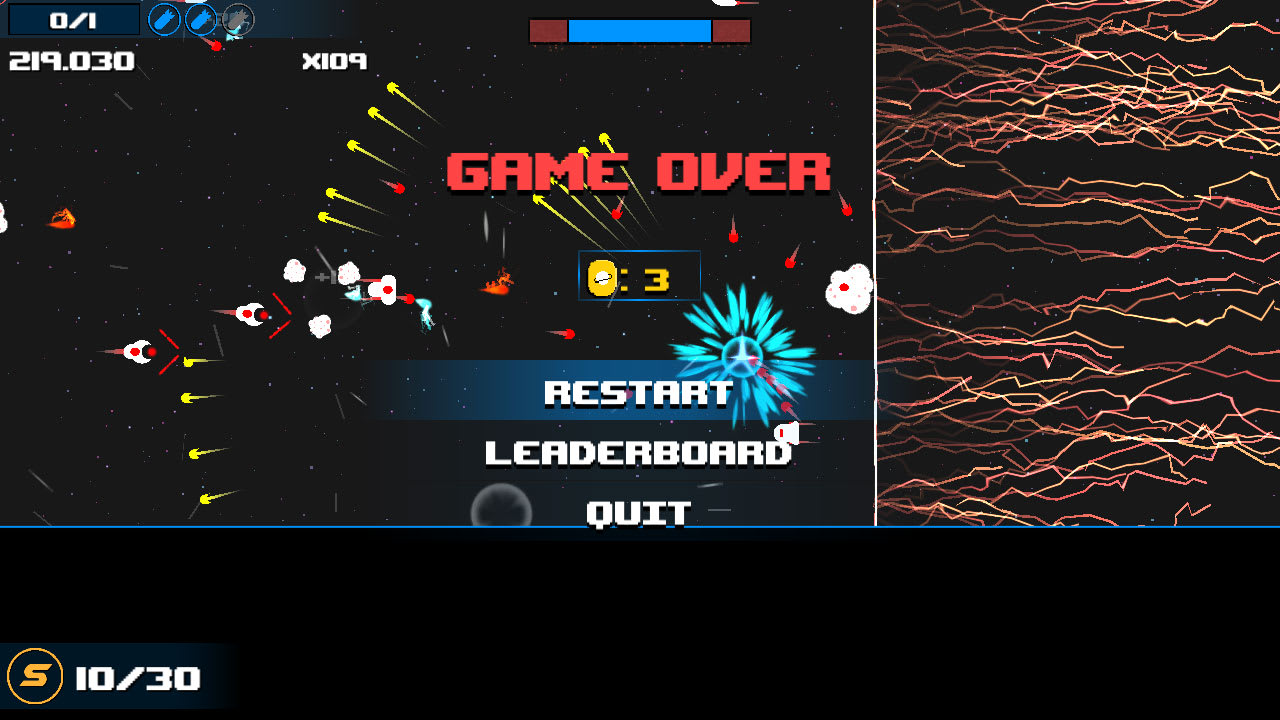Click the blue health bar at the top
1280x720 pixels.
tap(640, 30)
